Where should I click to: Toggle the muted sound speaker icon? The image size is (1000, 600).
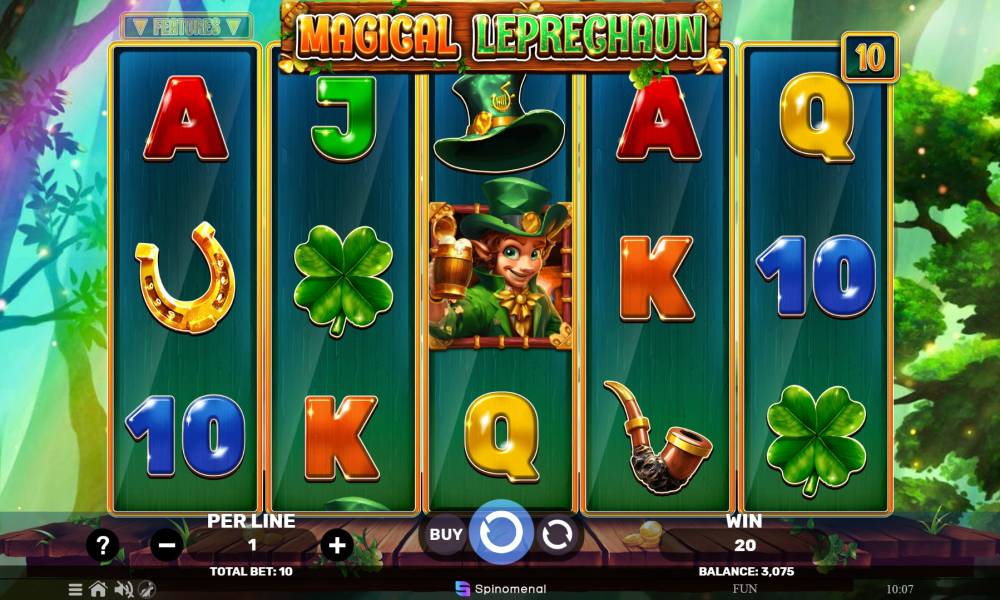[x=124, y=589]
